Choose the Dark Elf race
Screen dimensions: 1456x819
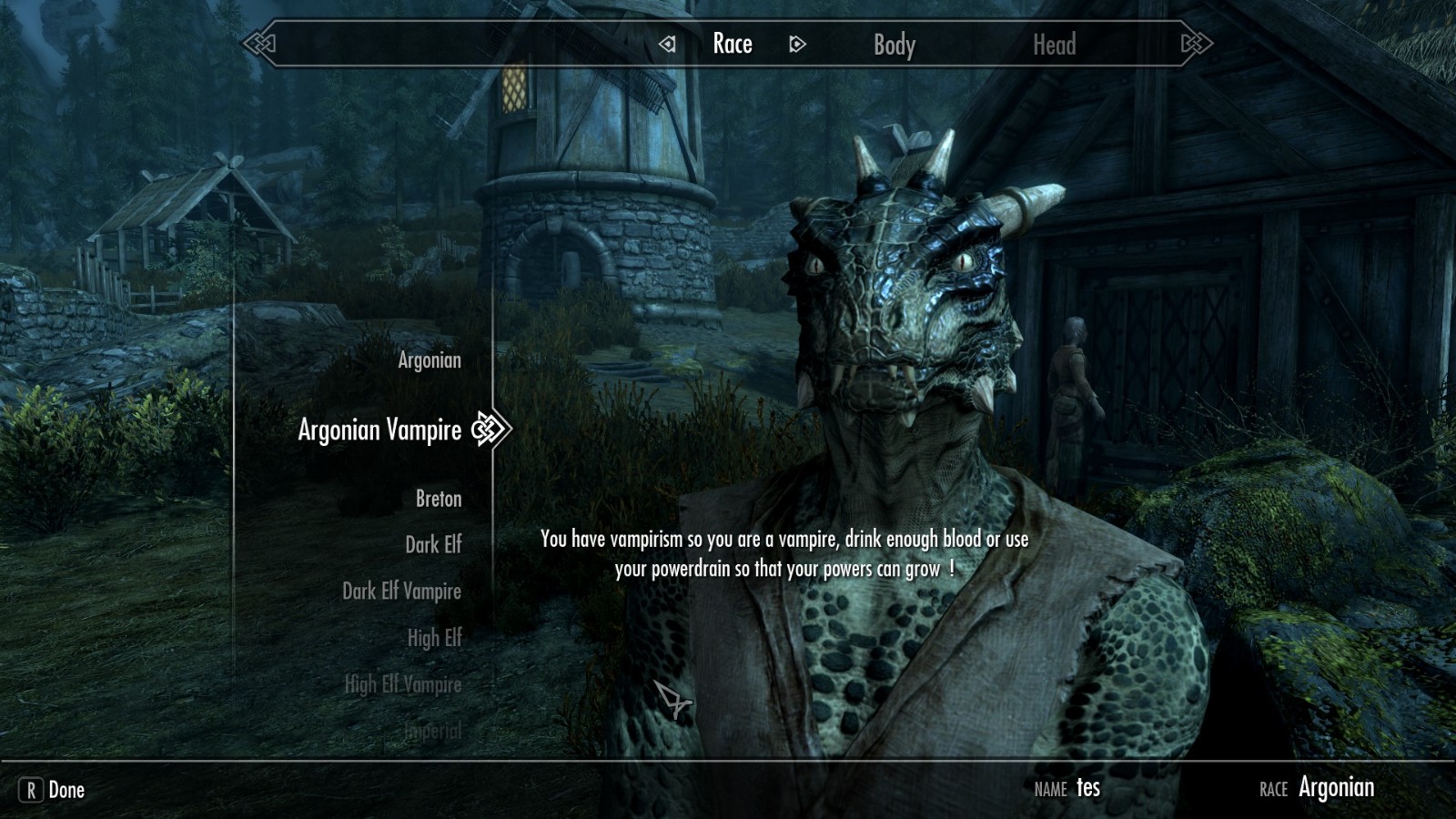[433, 545]
